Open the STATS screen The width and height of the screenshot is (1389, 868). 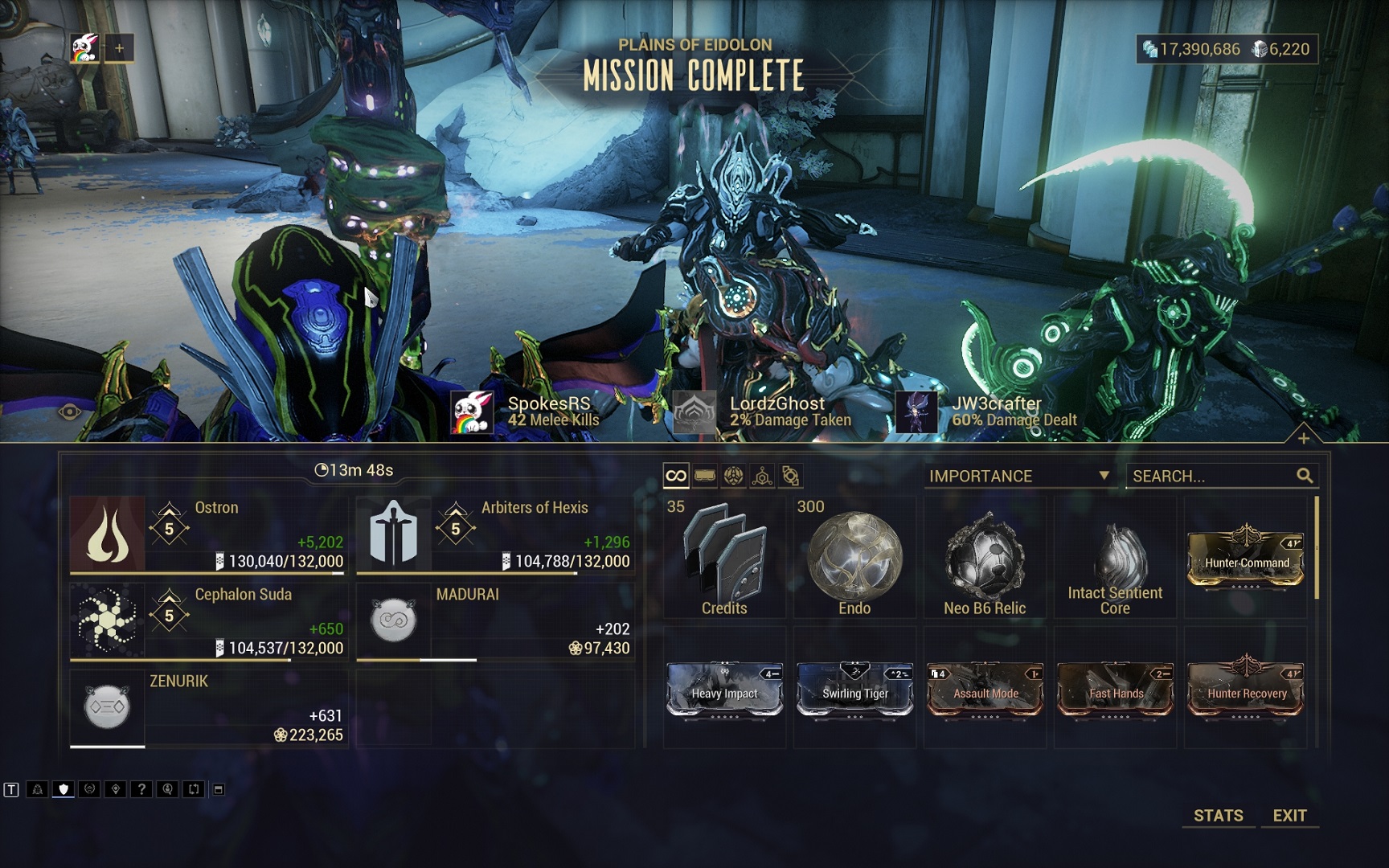(x=1218, y=815)
